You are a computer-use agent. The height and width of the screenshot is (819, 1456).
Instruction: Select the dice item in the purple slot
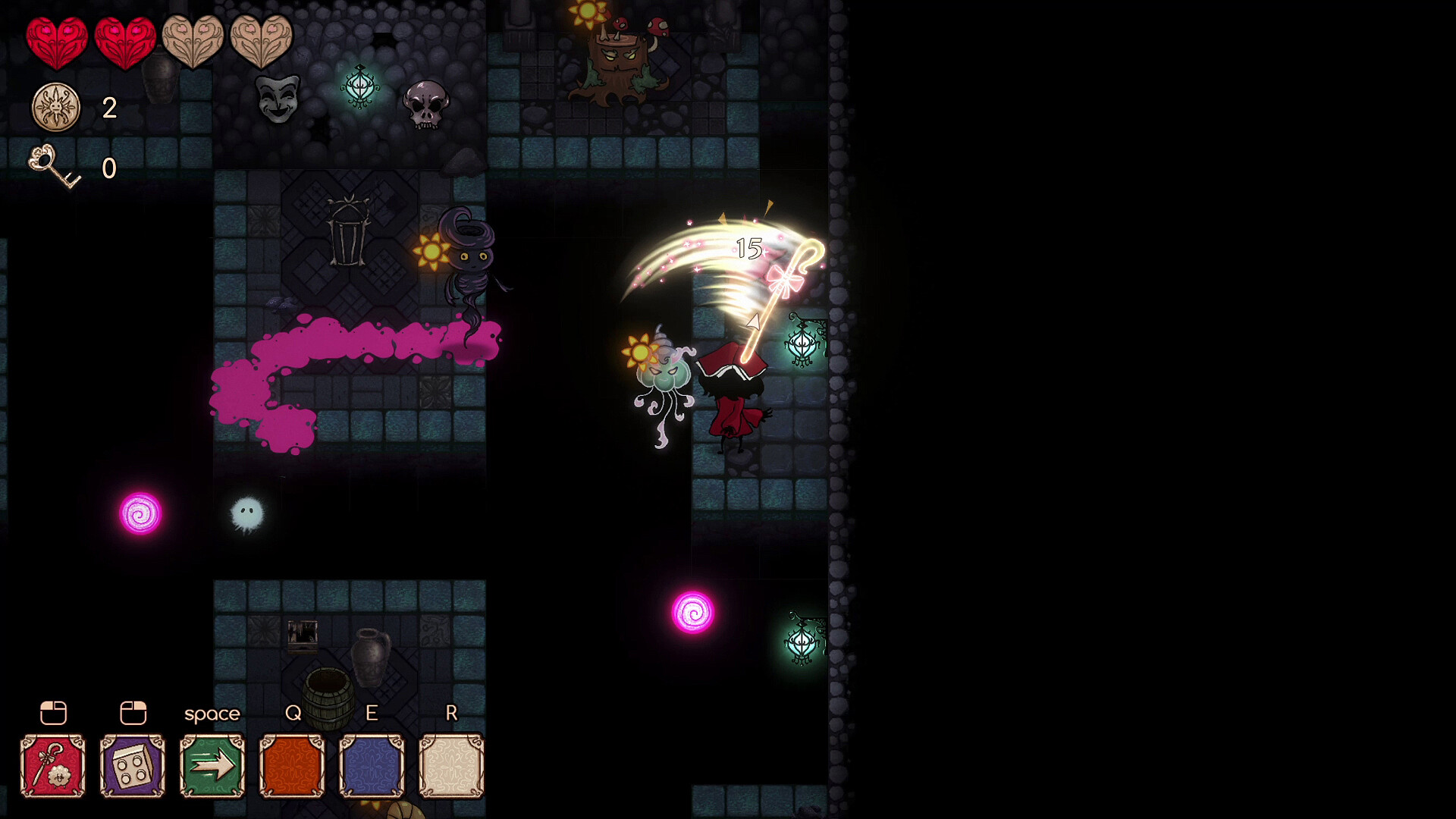point(132,764)
